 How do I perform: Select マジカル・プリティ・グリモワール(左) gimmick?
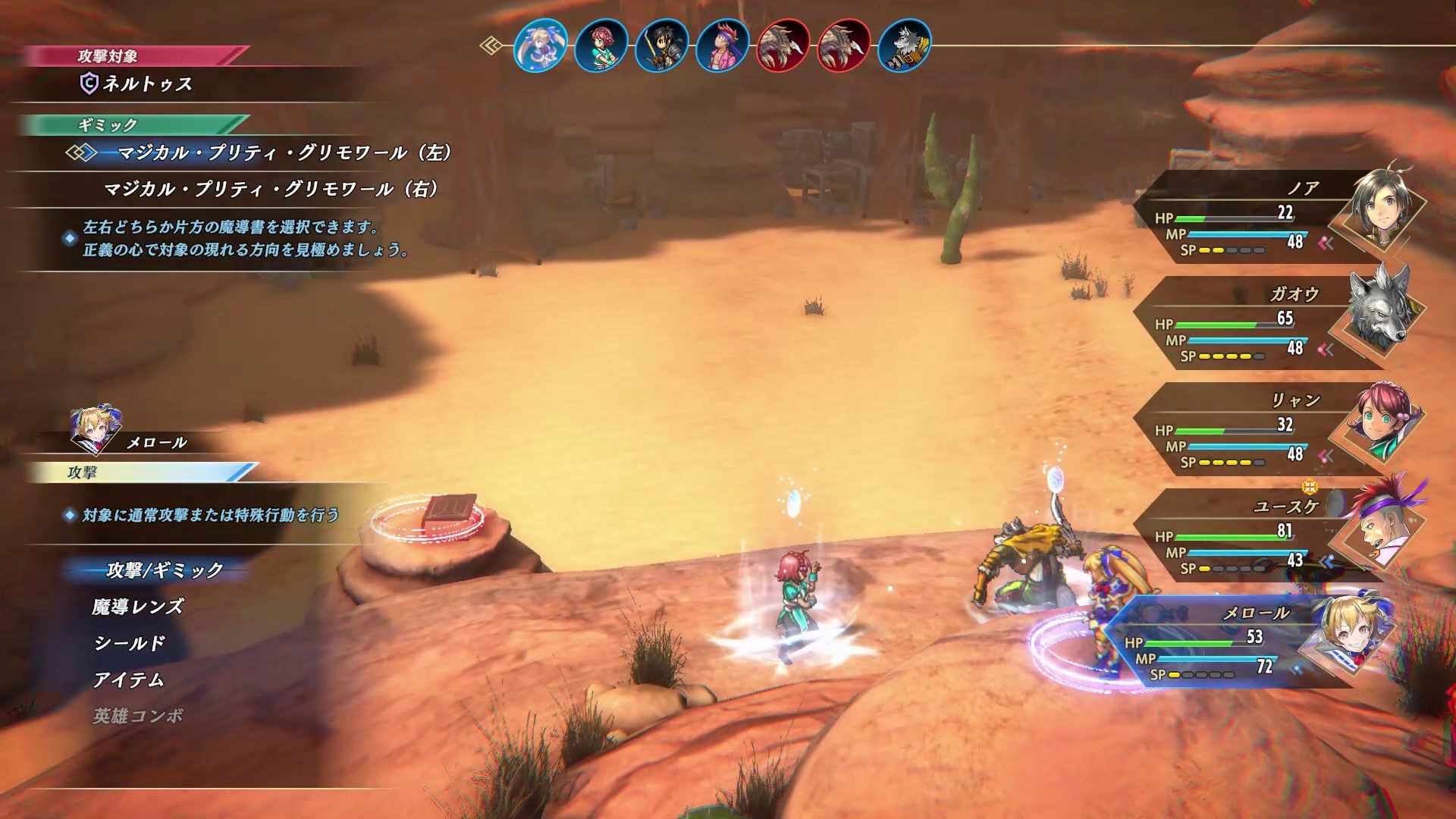point(284,153)
